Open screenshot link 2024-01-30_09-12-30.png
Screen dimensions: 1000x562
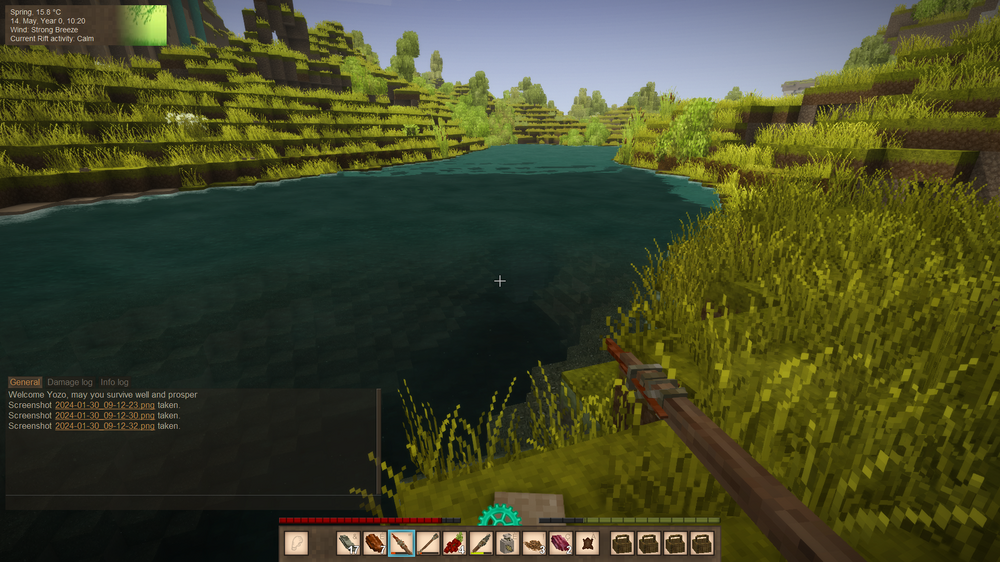point(105,416)
